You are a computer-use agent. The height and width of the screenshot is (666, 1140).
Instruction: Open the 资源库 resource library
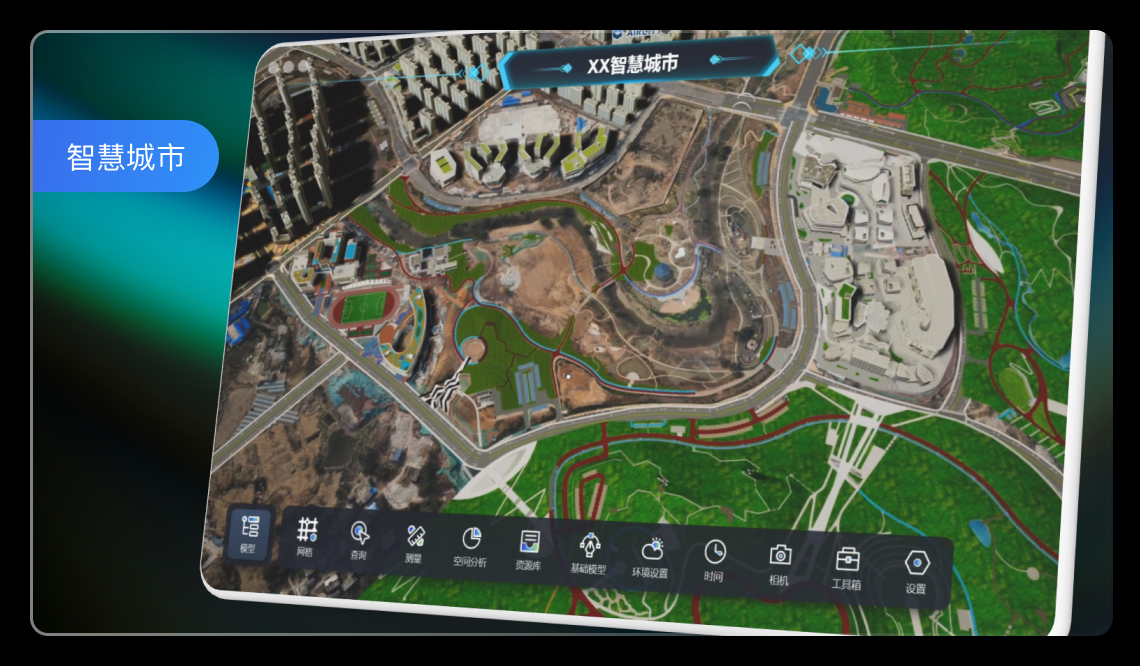click(x=529, y=552)
